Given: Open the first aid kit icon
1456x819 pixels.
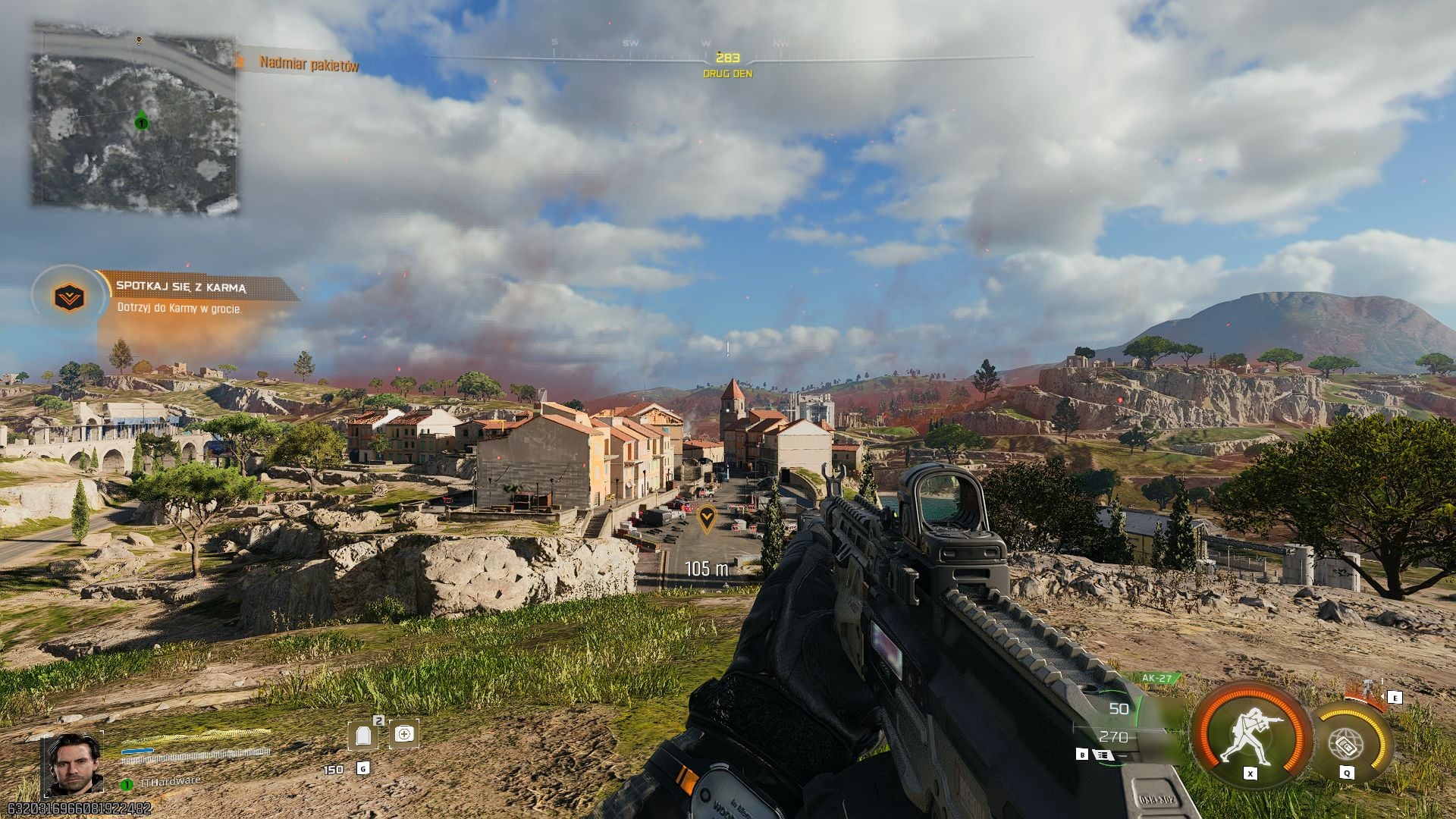Looking at the screenshot, I should coord(405,735).
